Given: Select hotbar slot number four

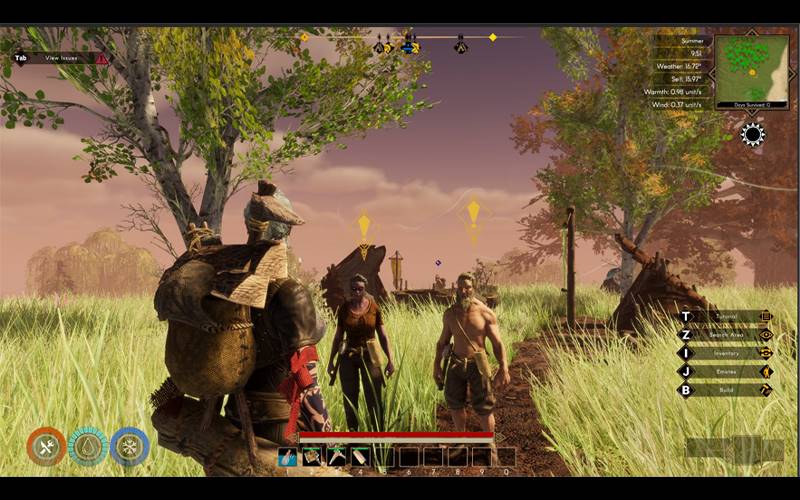Looking at the screenshot, I should 361,457.
